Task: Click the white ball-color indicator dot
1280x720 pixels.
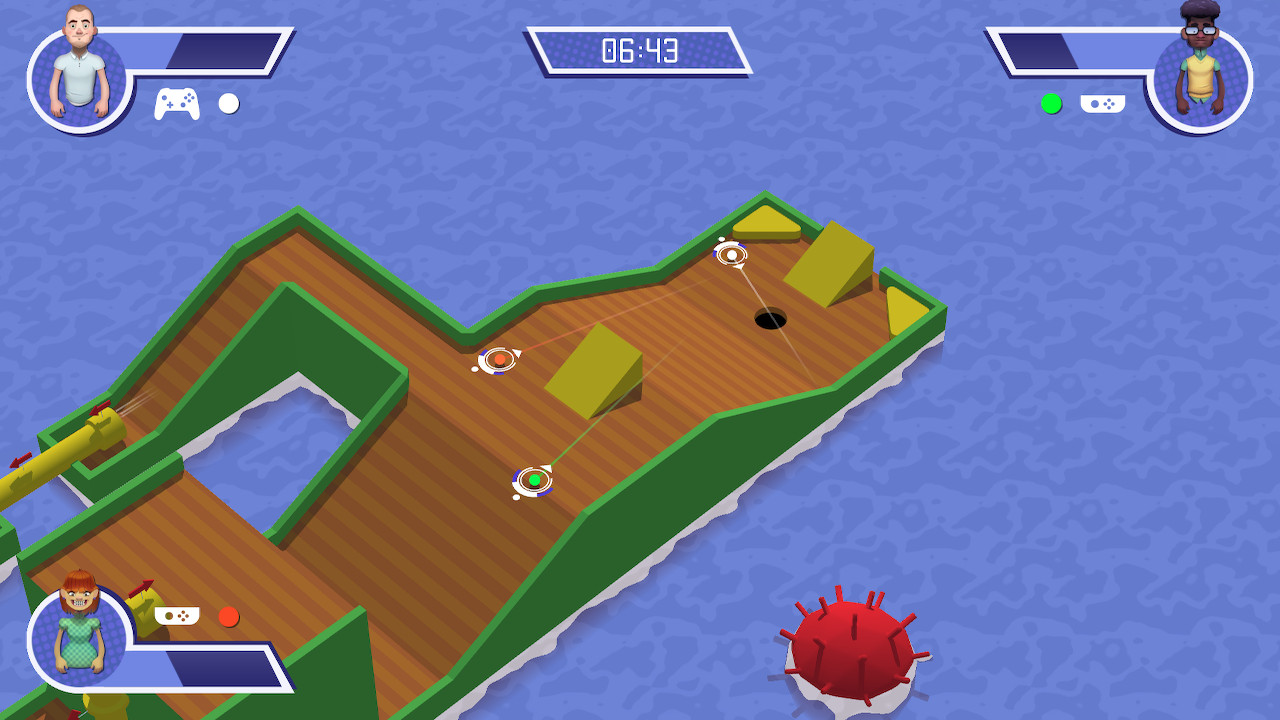Action: [227, 103]
